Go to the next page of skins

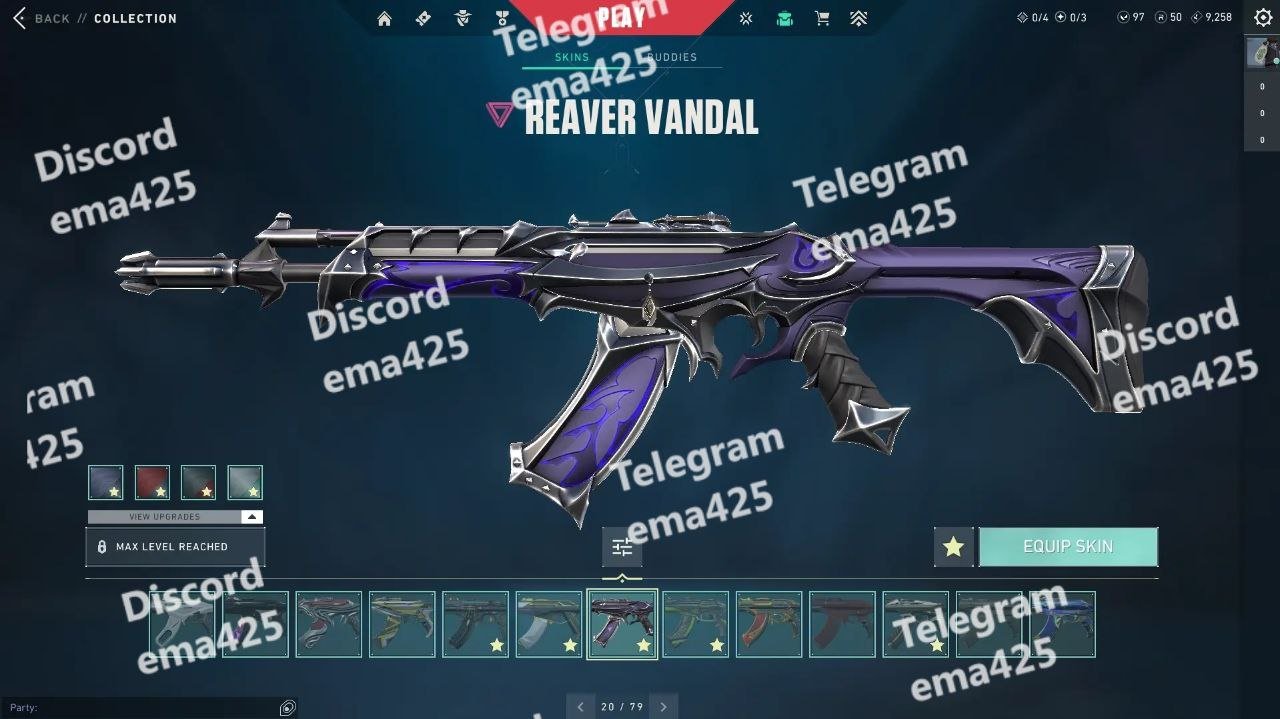tap(663, 707)
